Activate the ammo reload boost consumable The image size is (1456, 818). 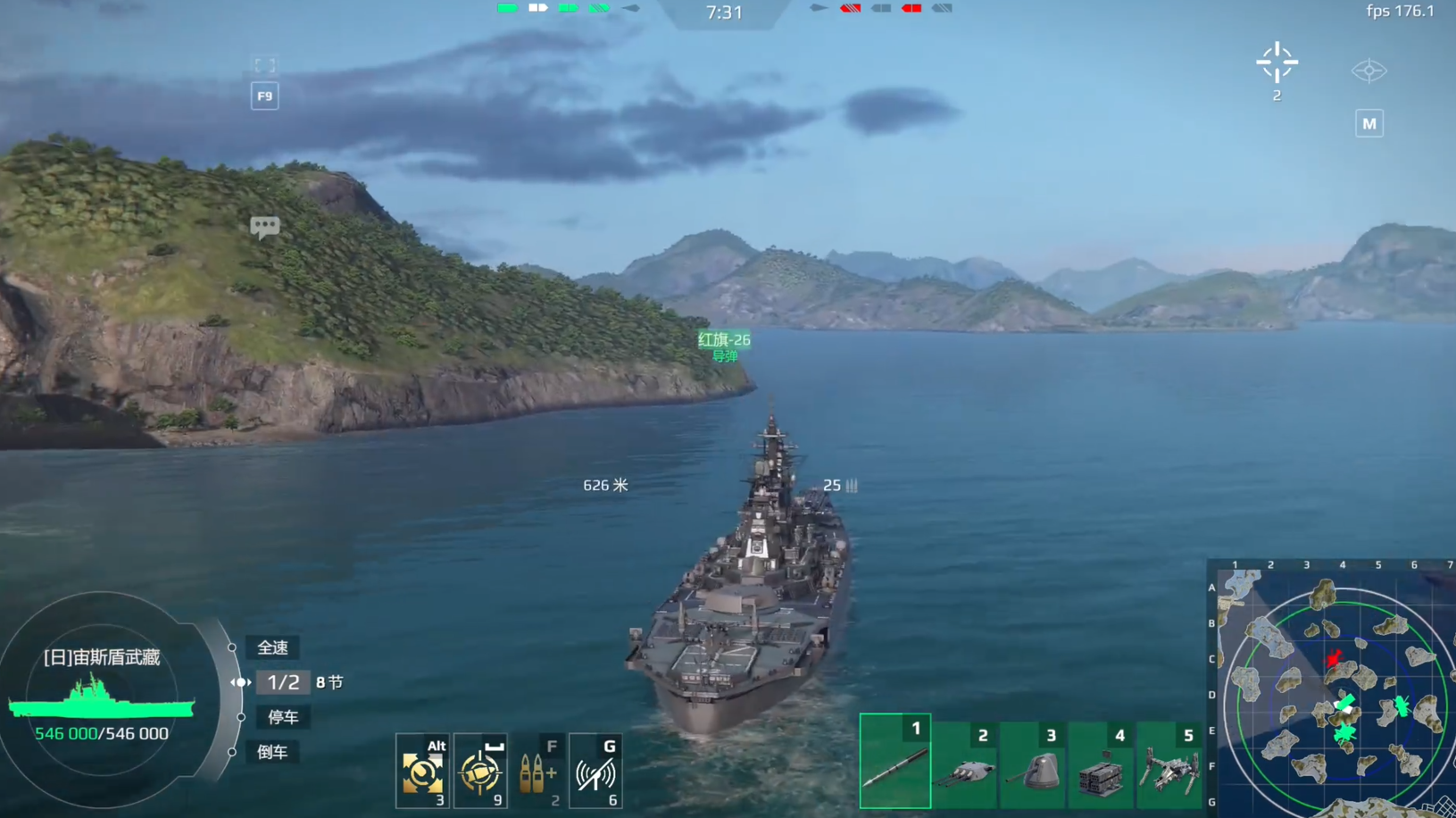pyautogui.click(x=538, y=771)
